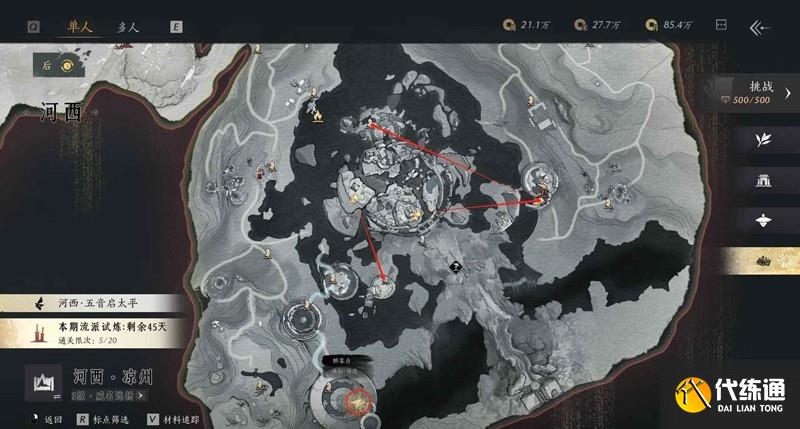Select the campfire marker on the map

(317, 117)
